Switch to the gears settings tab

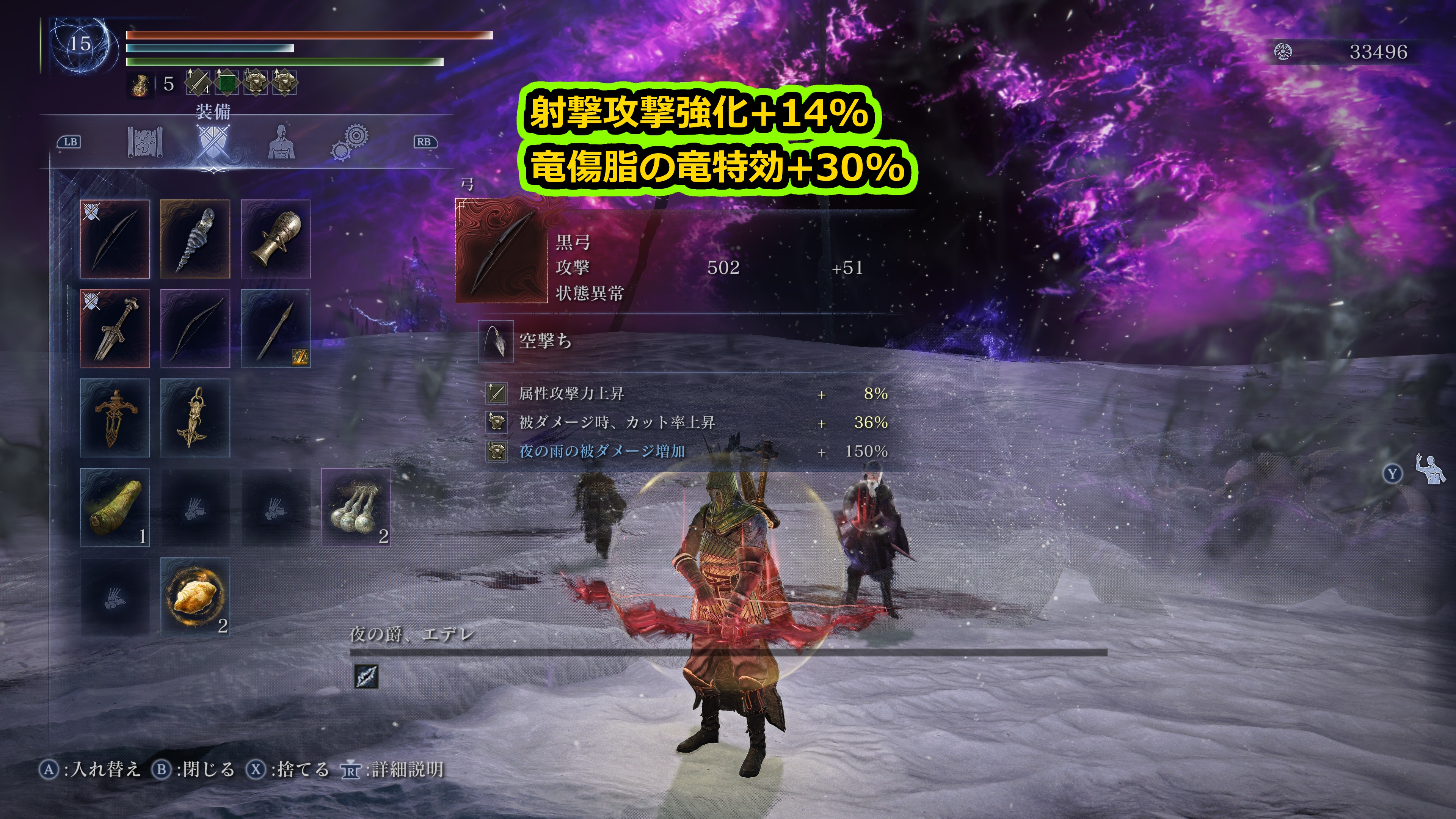(349, 141)
